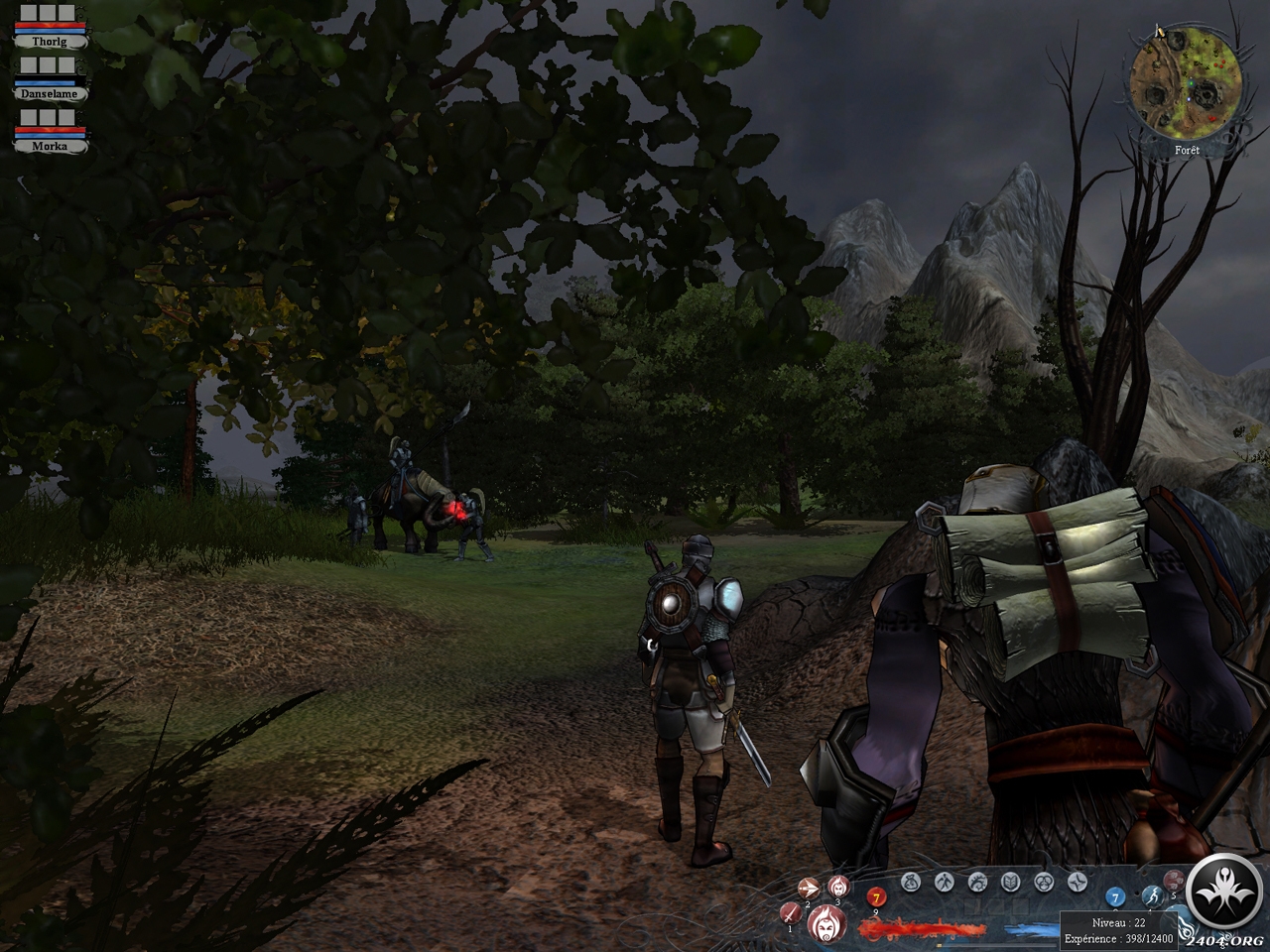Open the inventory bag menu
Screen dimensions: 1270x952
tap(911, 881)
